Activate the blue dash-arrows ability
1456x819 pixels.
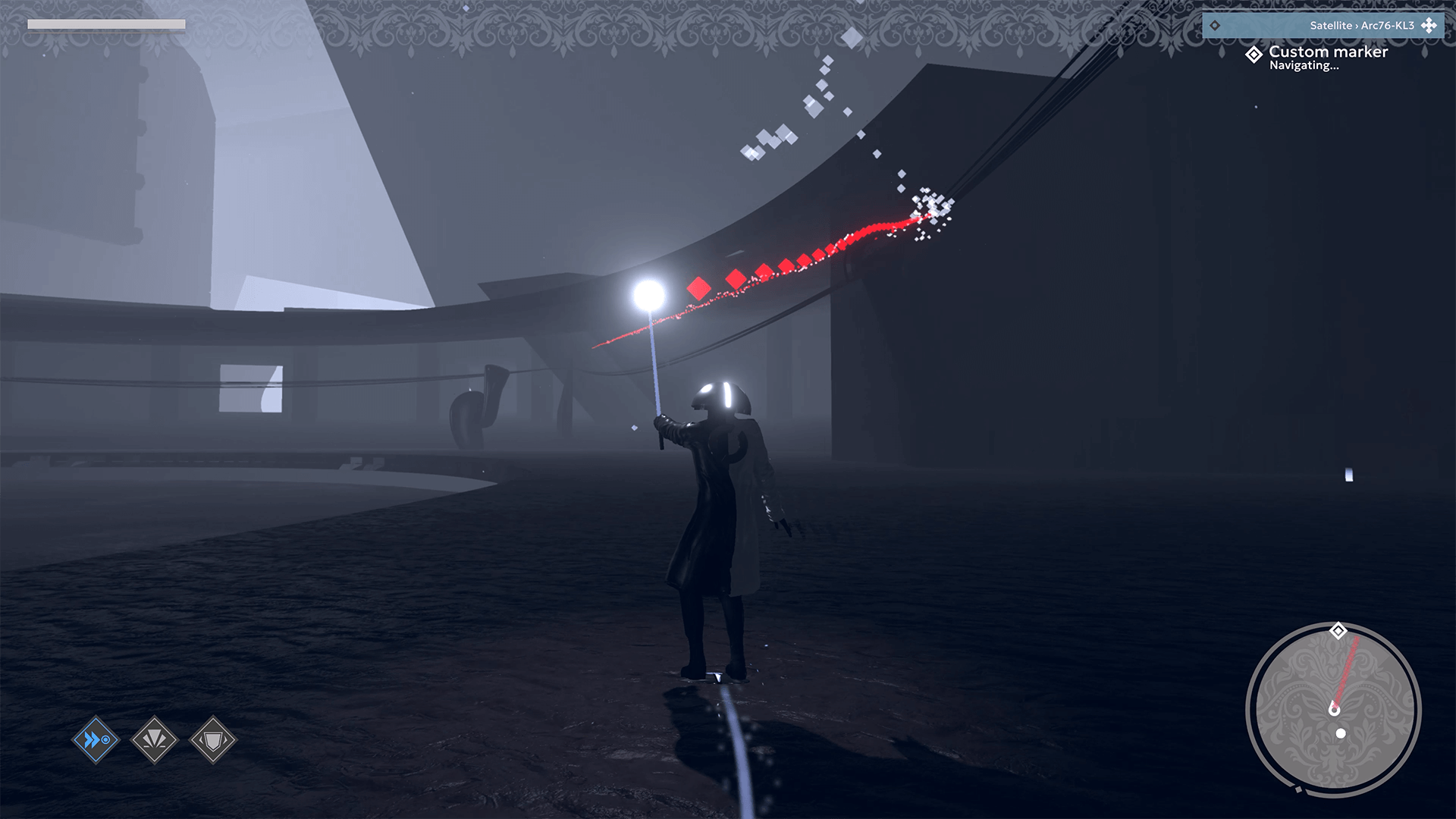tap(96, 739)
